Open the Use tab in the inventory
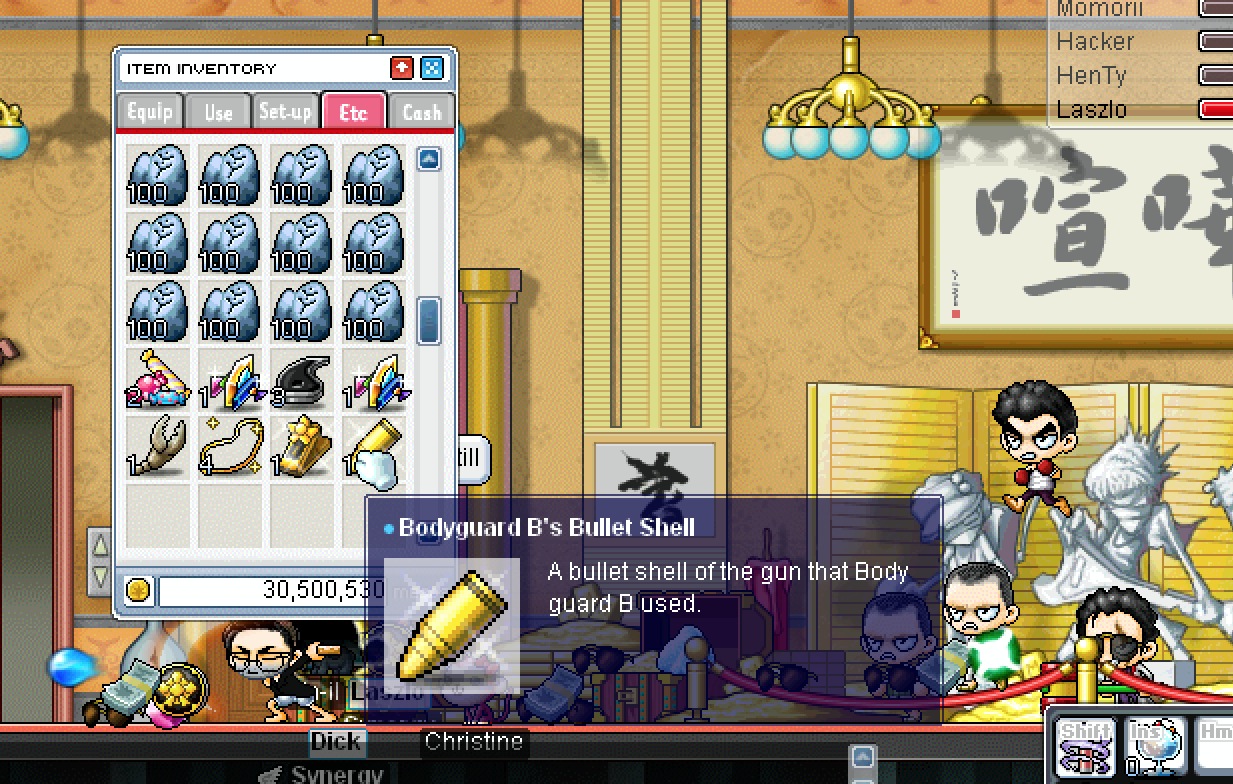1233x784 pixels. pyautogui.click(x=218, y=112)
